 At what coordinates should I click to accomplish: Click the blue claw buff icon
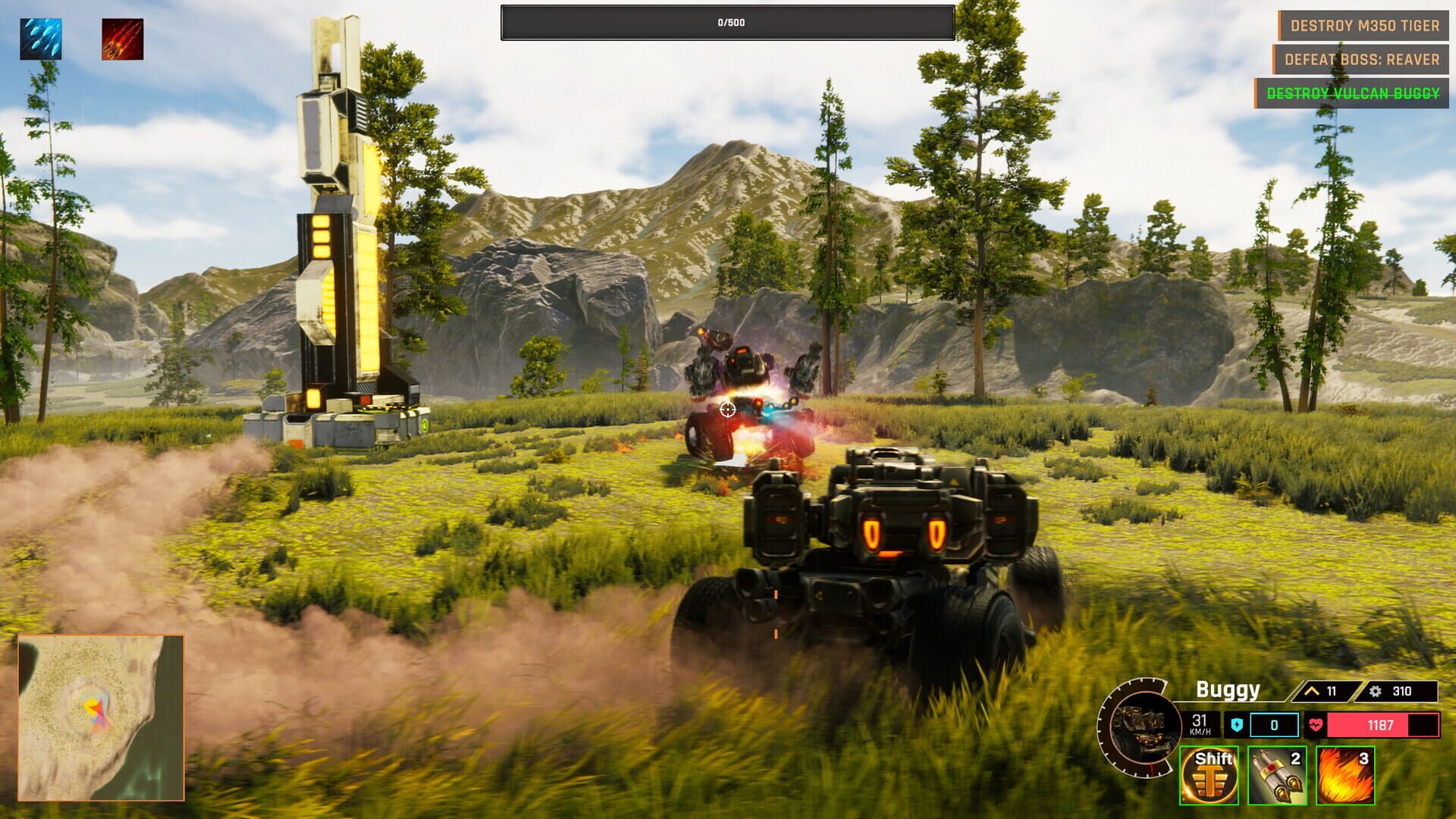click(41, 39)
